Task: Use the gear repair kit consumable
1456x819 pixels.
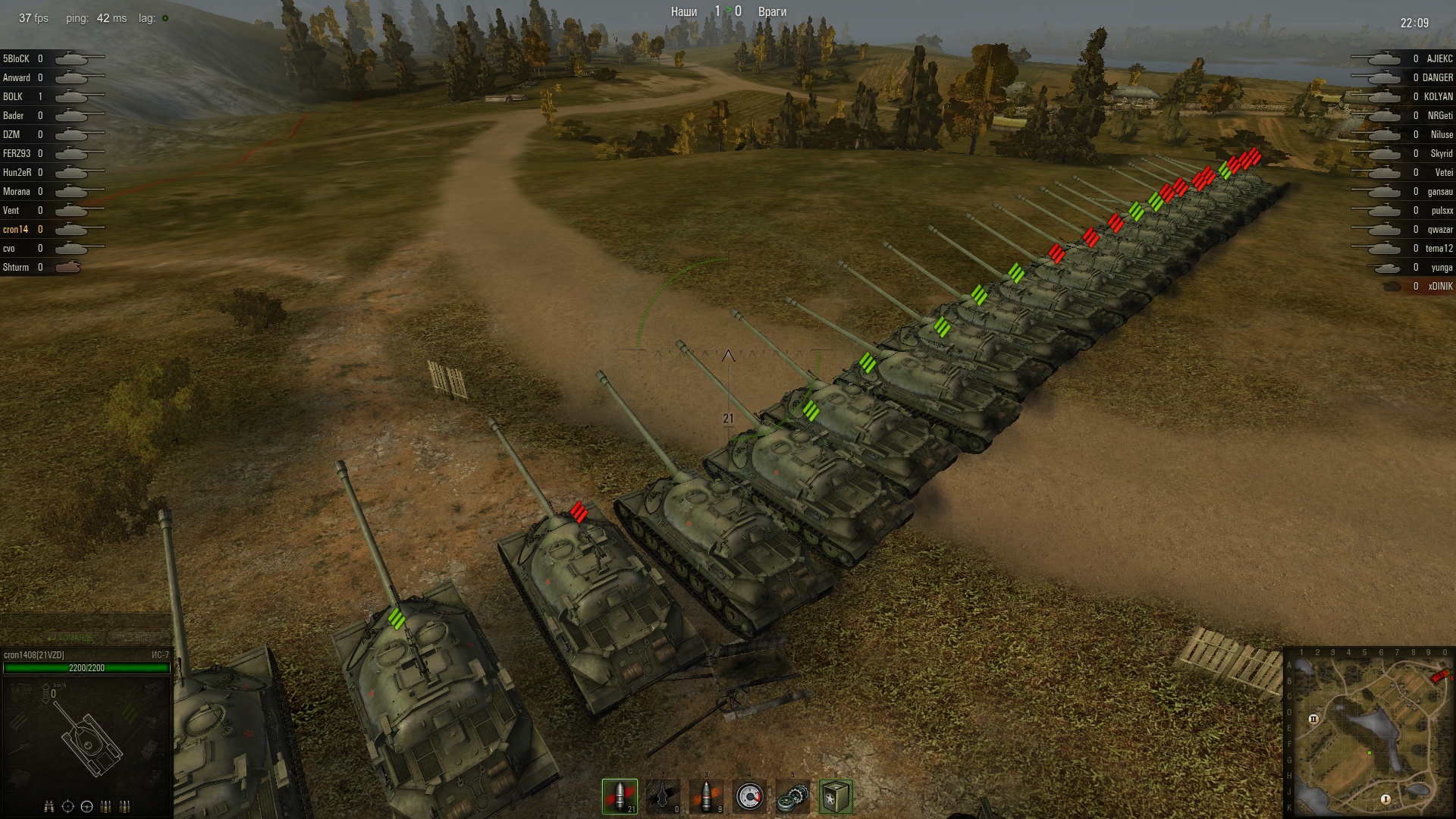Action: pyautogui.click(x=792, y=796)
